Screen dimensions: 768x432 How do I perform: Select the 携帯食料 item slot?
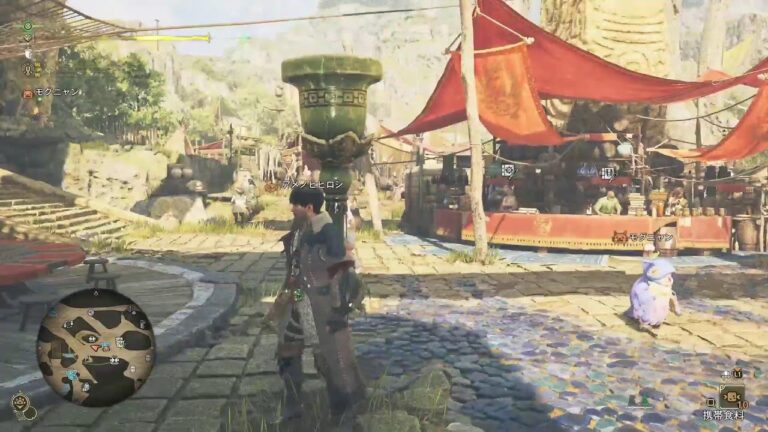tap(733, 397)
